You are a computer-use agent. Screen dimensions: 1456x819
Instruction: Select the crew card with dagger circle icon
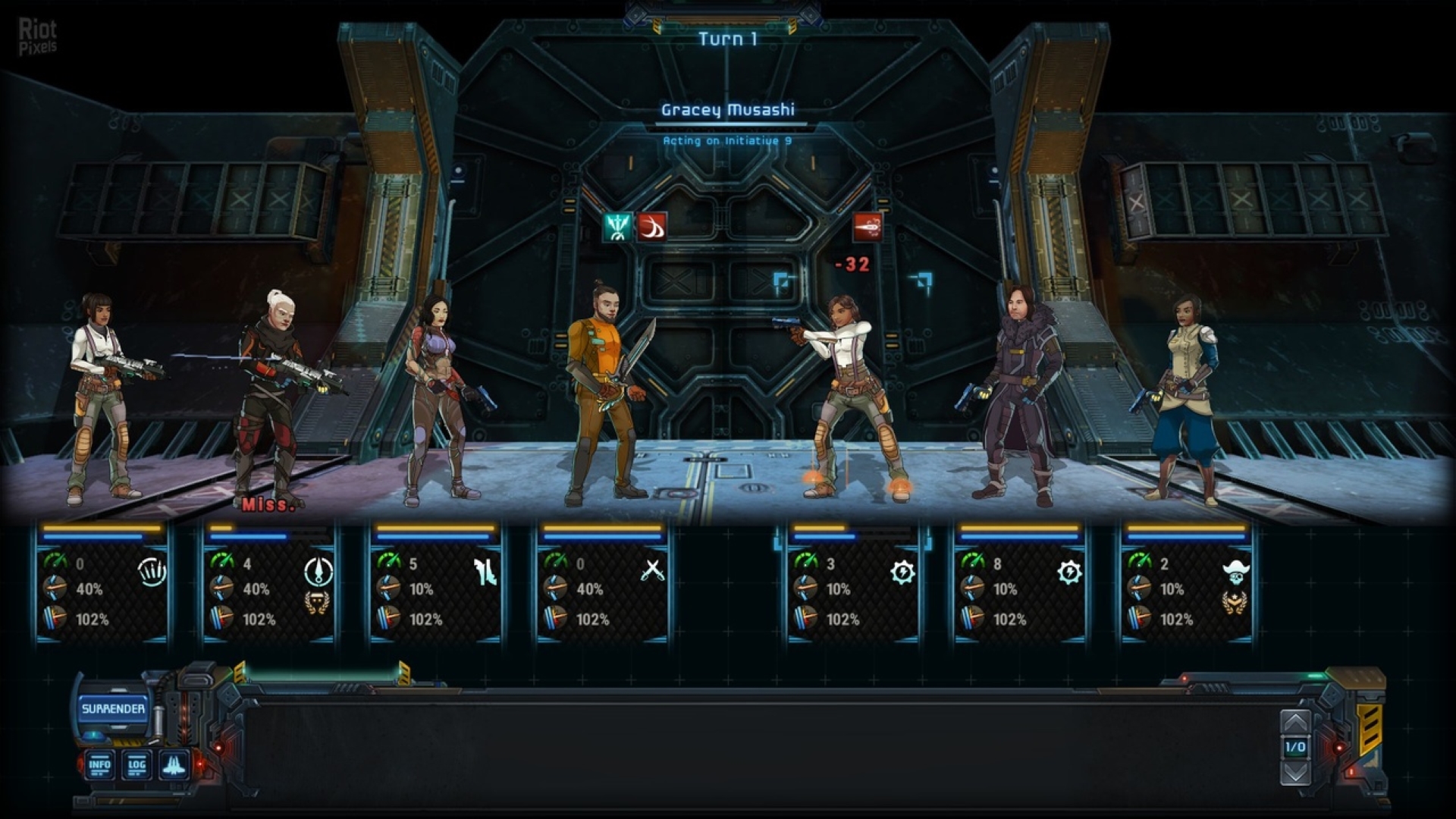269,584
